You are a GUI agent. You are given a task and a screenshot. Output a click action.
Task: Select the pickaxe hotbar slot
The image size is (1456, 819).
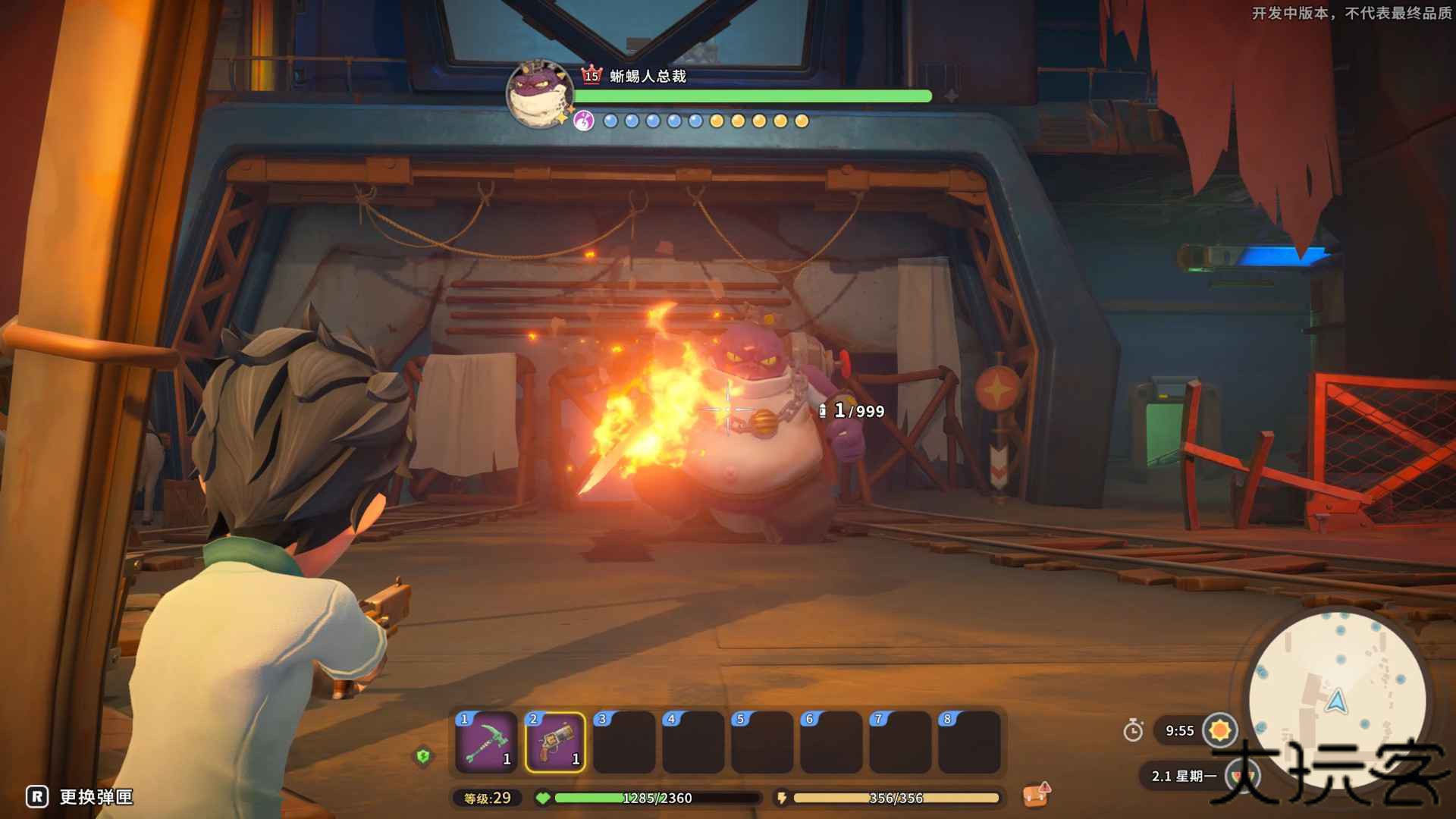pos(486,742)
